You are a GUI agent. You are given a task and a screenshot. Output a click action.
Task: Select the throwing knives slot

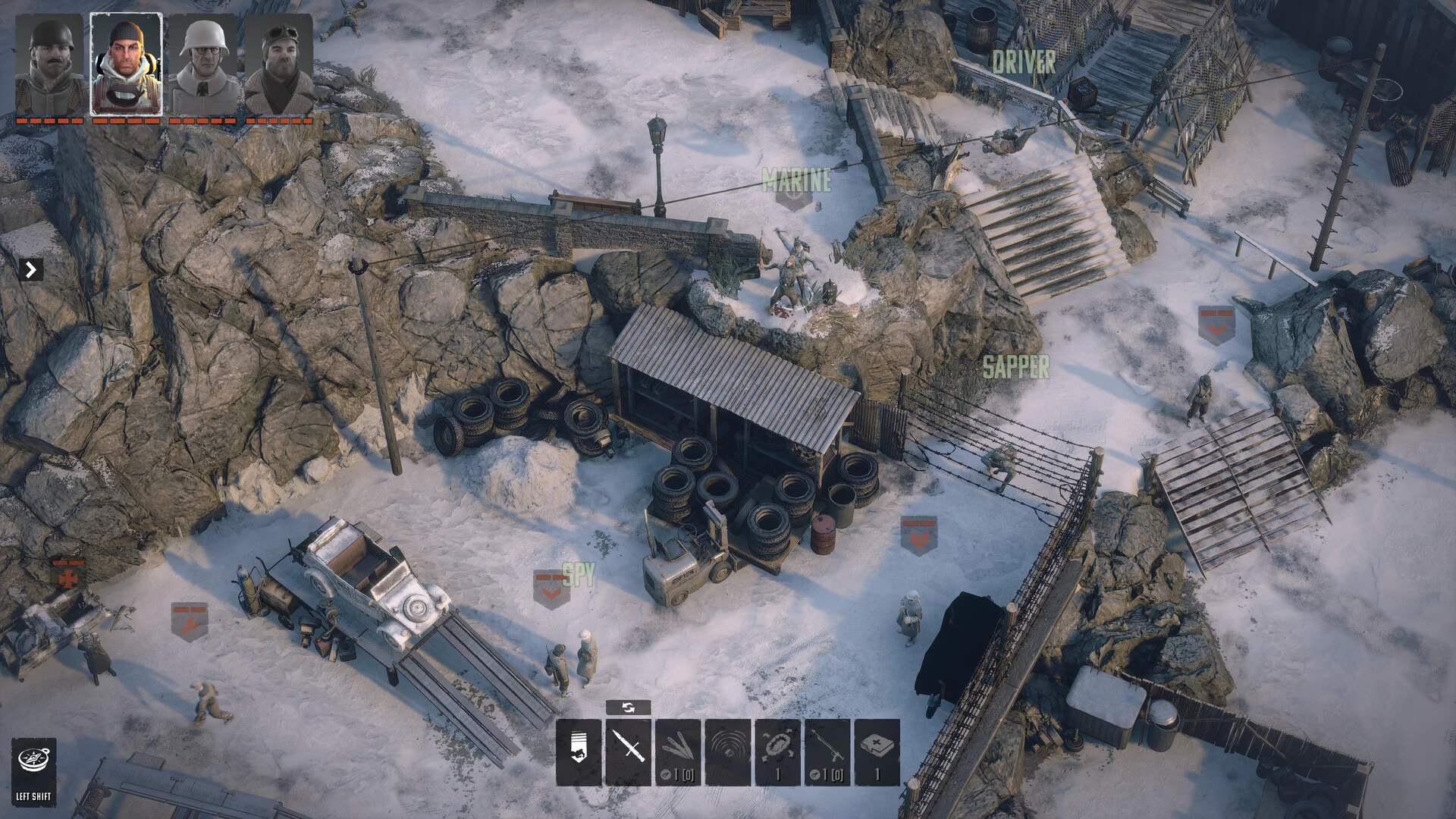point(678,752)
